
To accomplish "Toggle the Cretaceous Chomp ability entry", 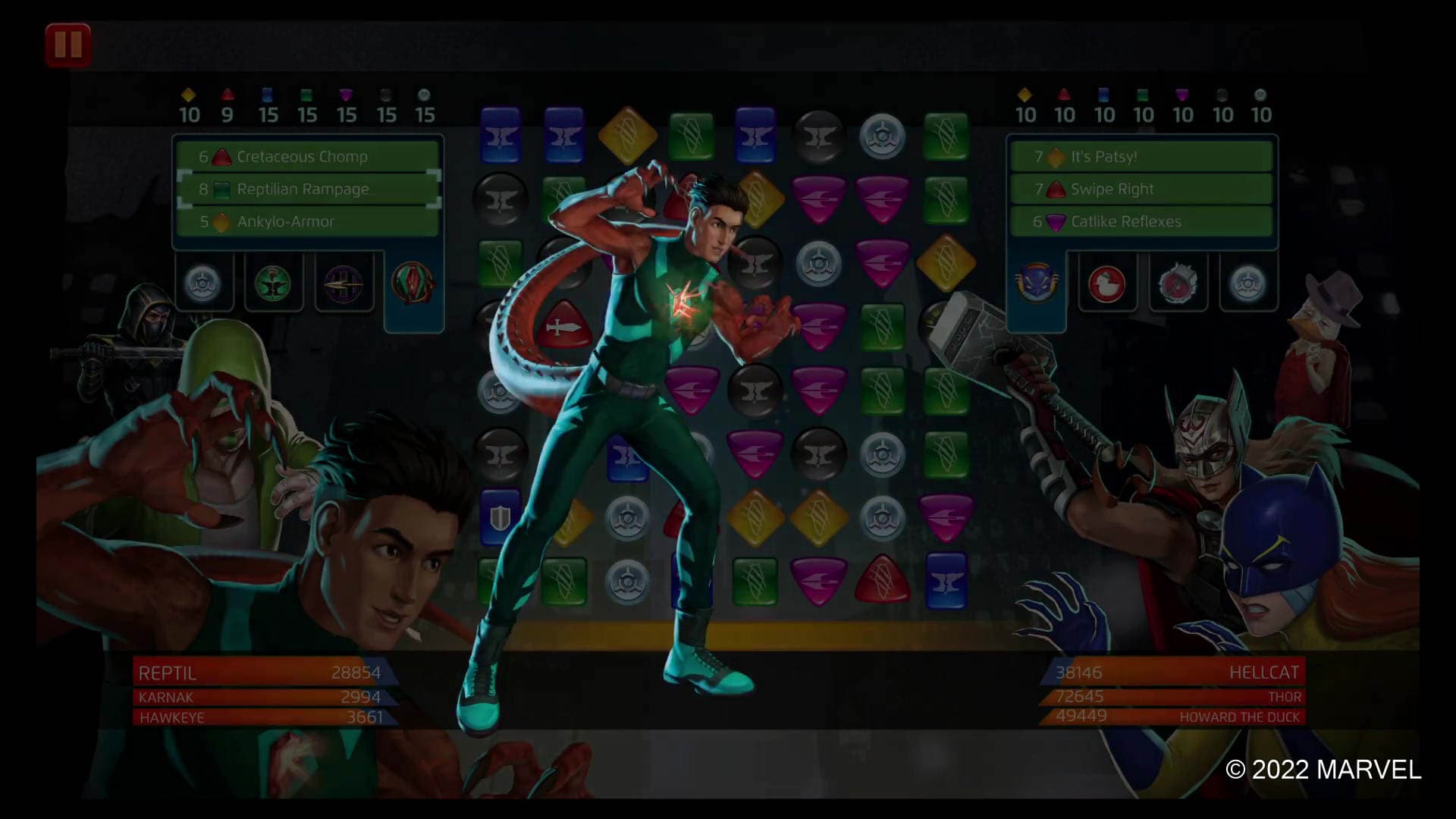I will pyautogui.click(x=303, y=157).
